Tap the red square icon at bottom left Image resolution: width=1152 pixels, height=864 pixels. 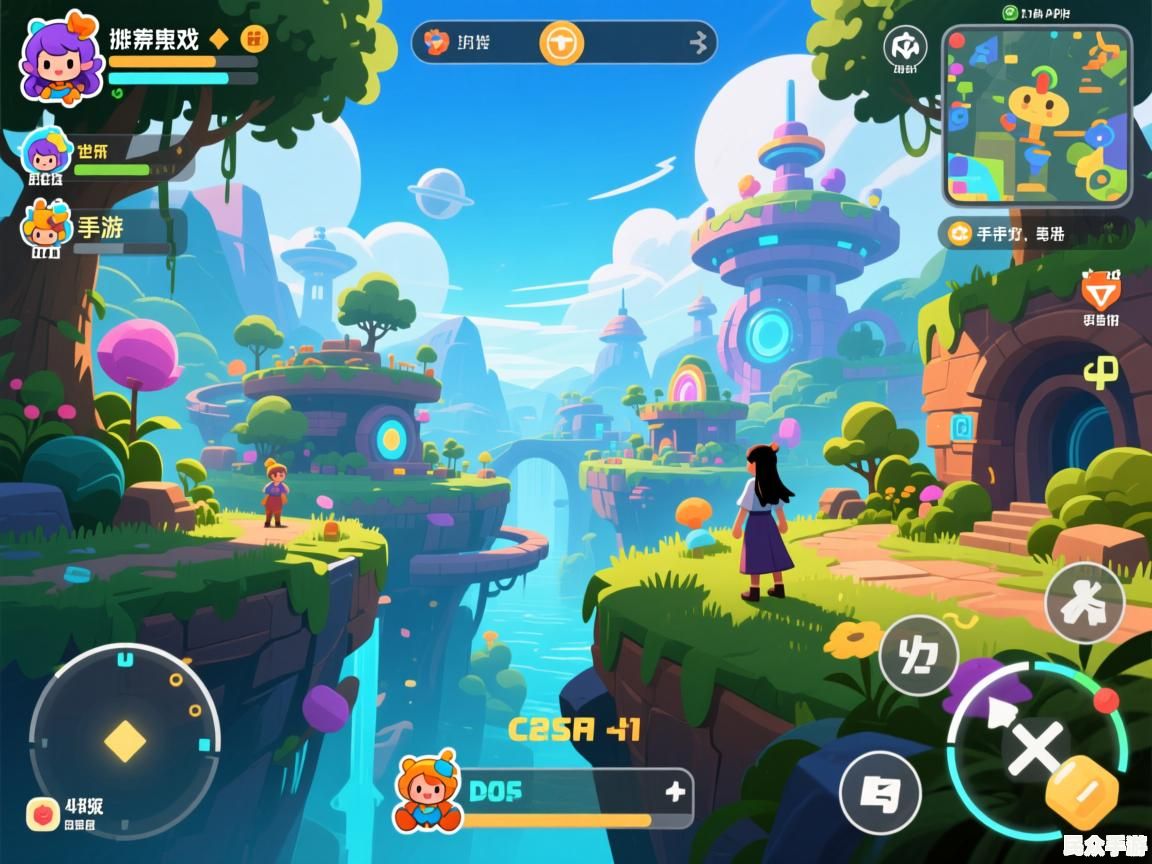pyautogui.click(x=43, y=814)
